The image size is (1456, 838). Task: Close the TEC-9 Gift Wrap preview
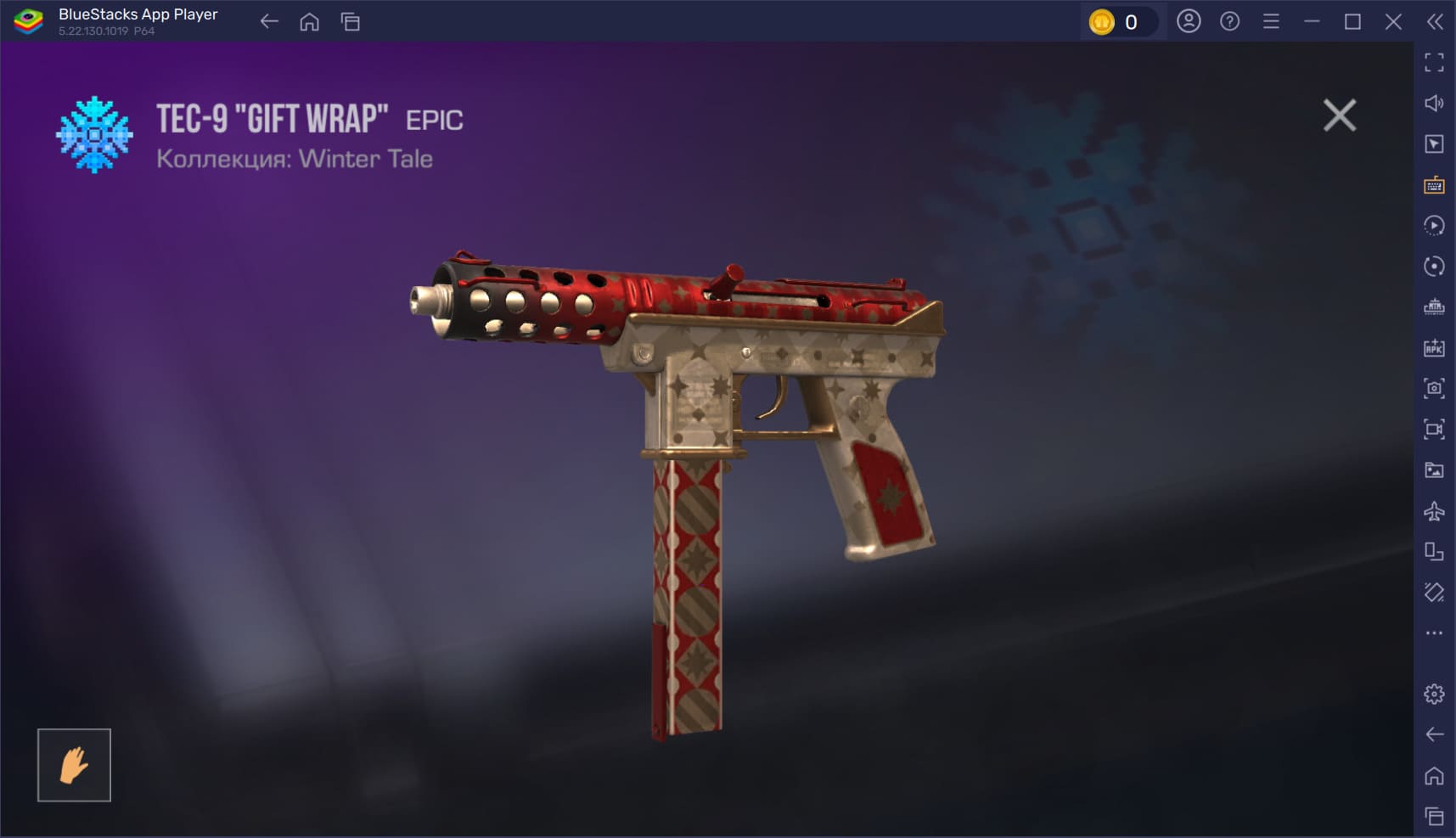(x=1339, y=115)
